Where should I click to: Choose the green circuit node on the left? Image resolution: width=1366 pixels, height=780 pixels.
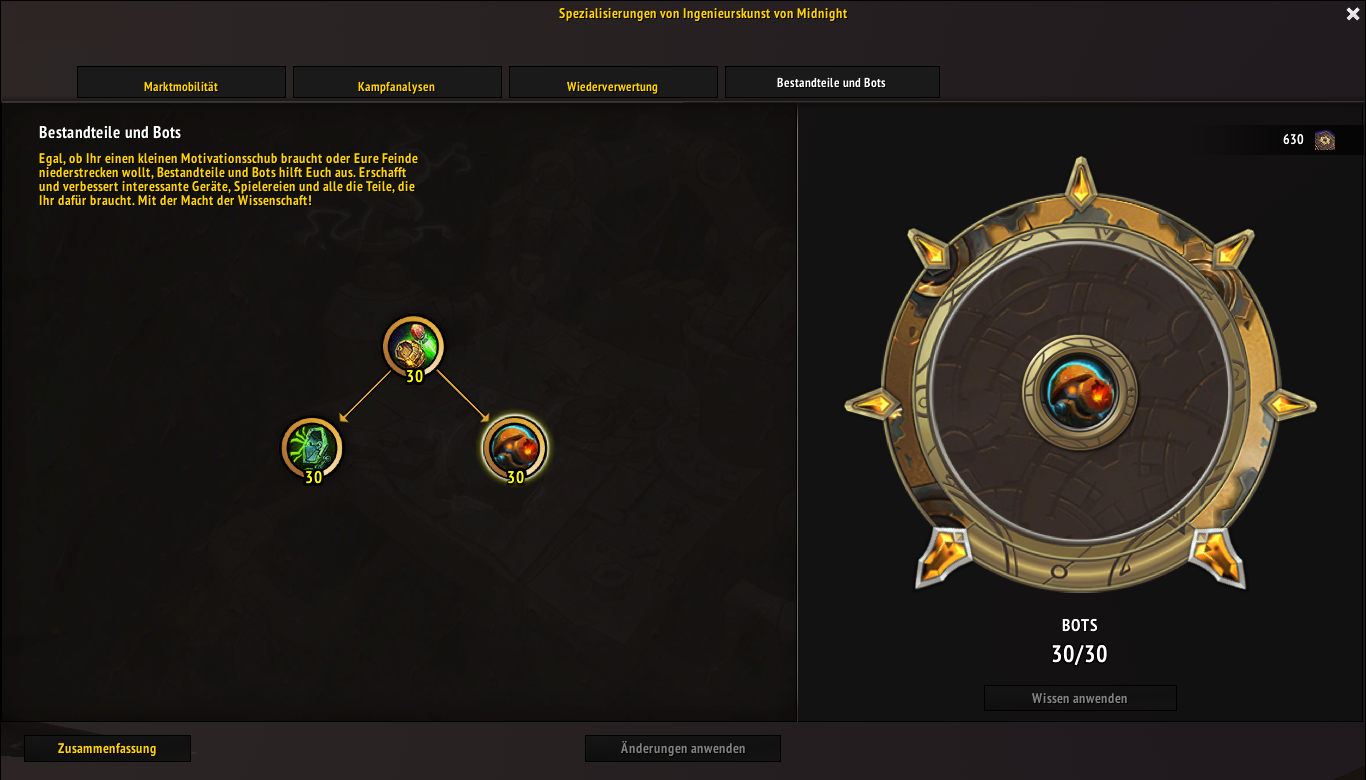click(311, 446)
